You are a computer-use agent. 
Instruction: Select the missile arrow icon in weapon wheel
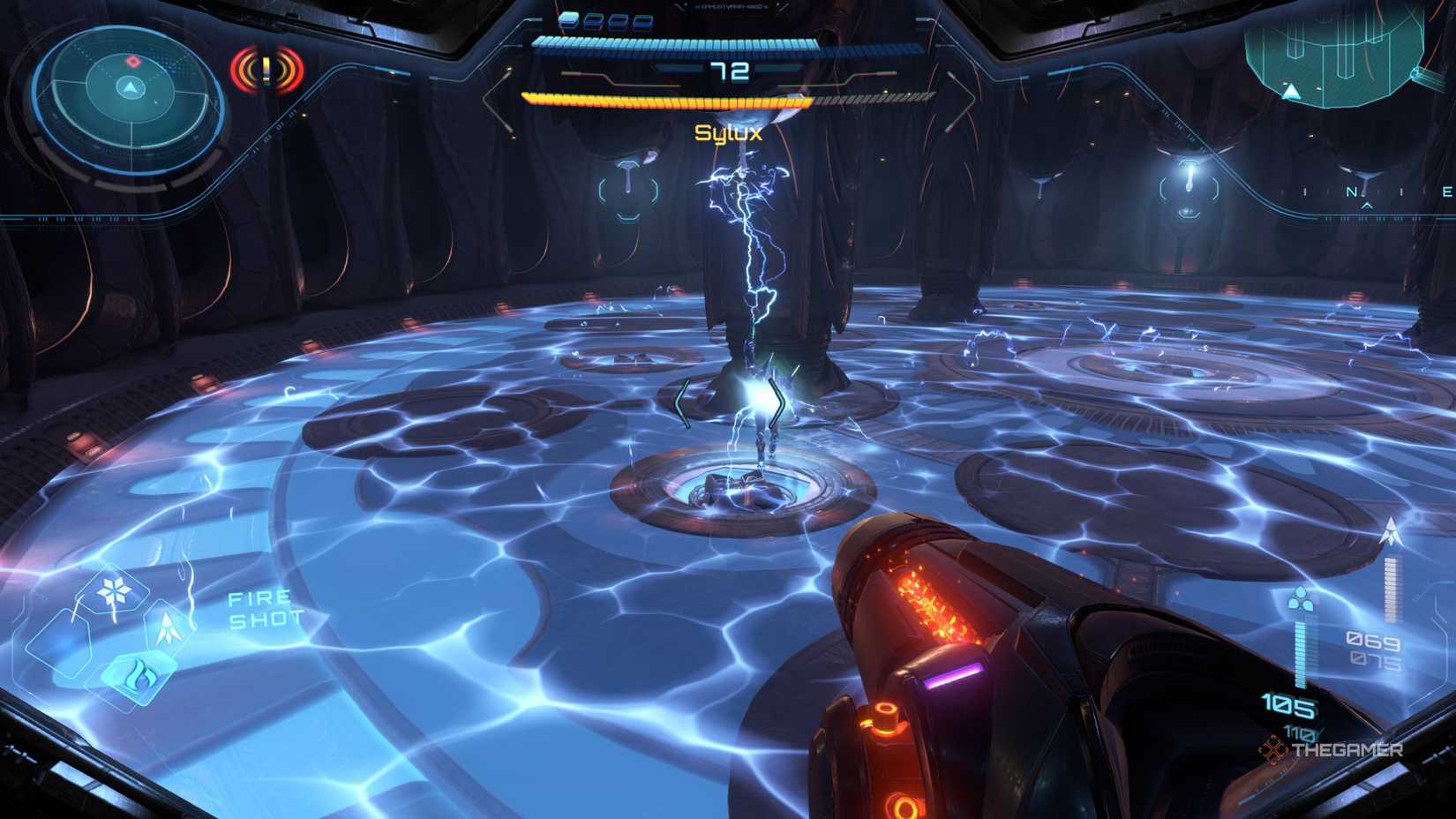tap(167, 629)
